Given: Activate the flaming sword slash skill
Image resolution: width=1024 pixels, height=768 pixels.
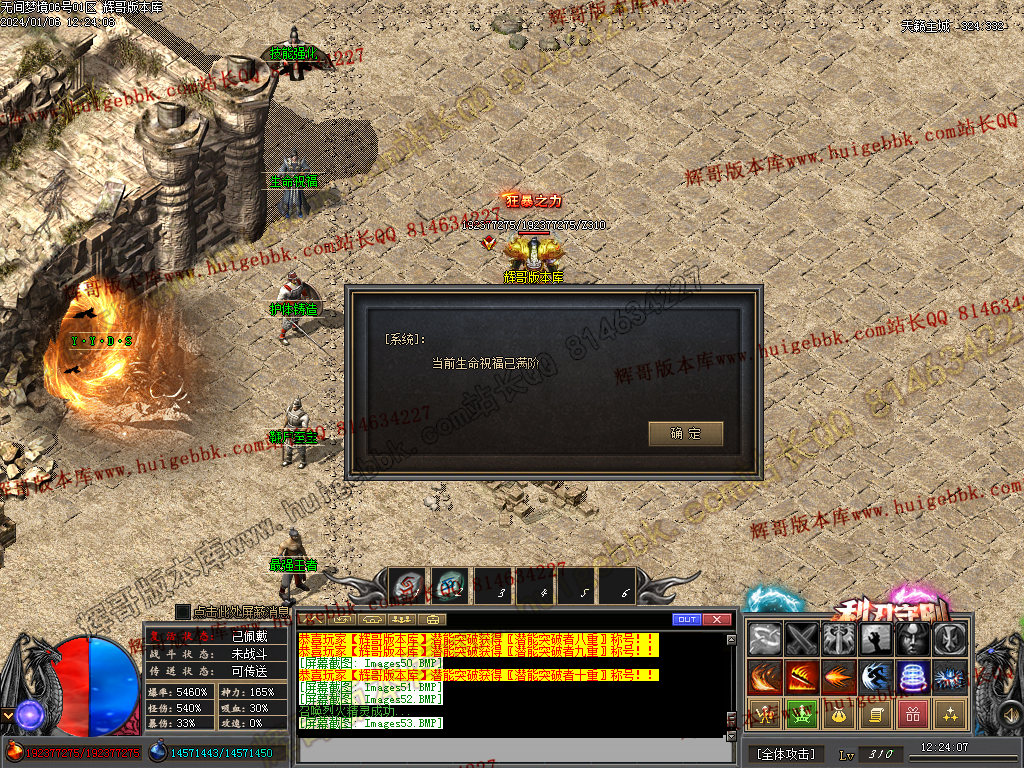Looking at the screenshot, I should click(802, 677).
